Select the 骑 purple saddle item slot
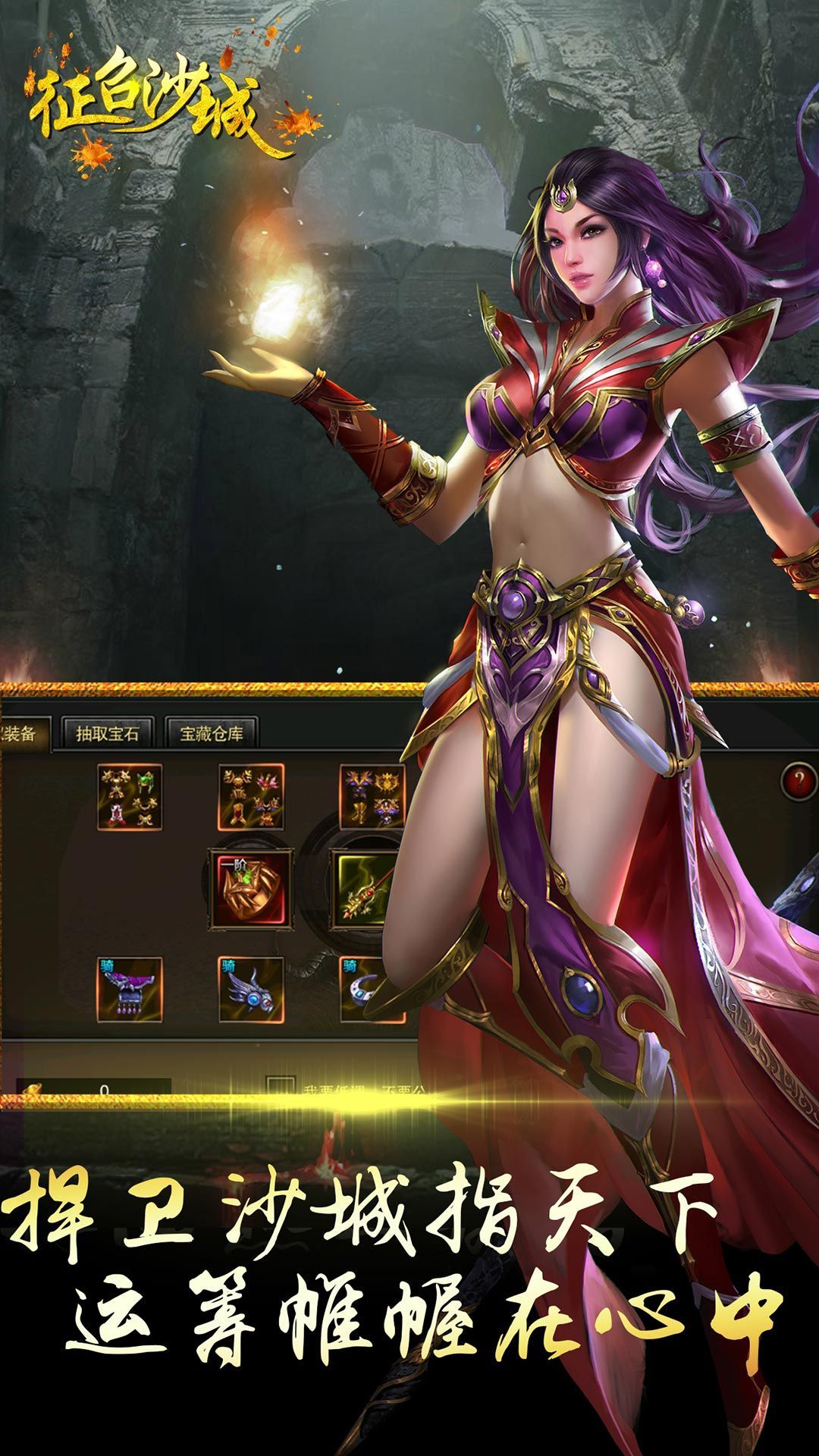The image size is (819, 1456). point(130,990)
